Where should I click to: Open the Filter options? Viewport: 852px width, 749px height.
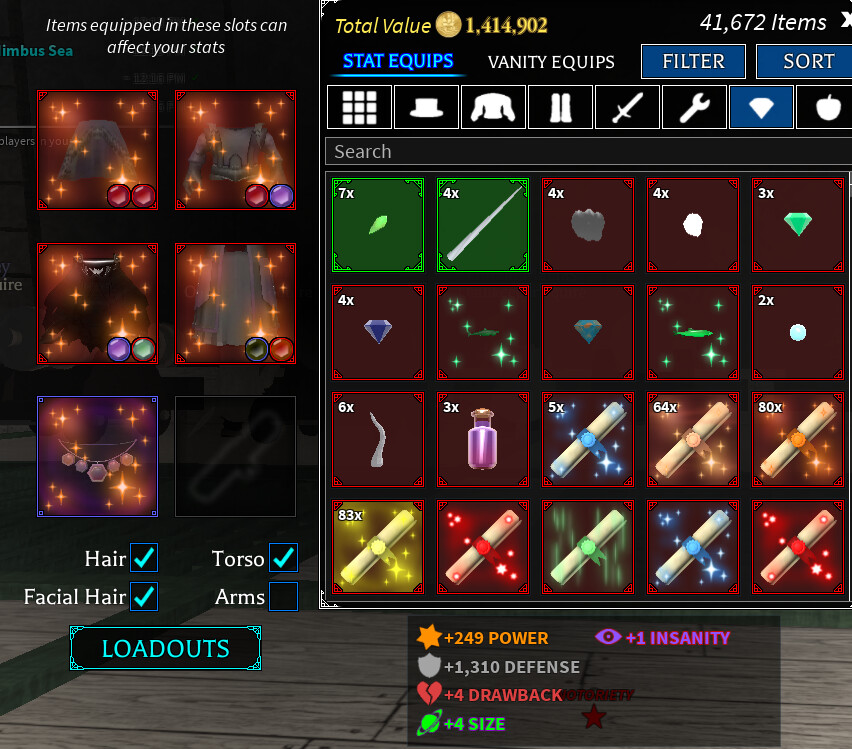[693, 62]
